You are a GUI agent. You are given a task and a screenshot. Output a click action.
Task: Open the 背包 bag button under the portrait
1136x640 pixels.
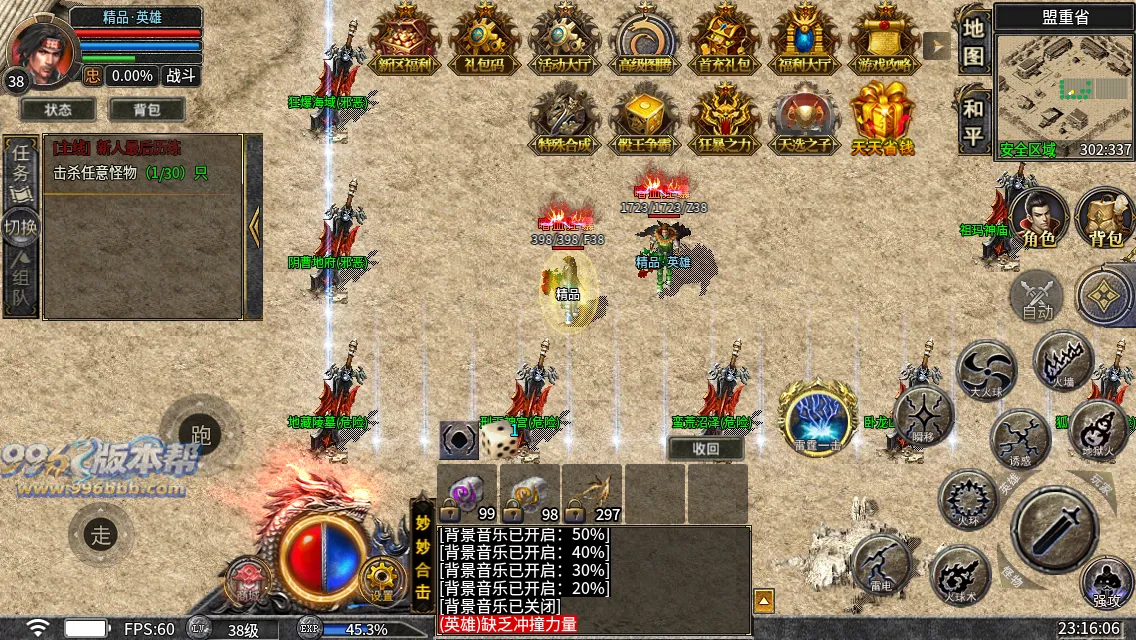(x=147, y=109)
